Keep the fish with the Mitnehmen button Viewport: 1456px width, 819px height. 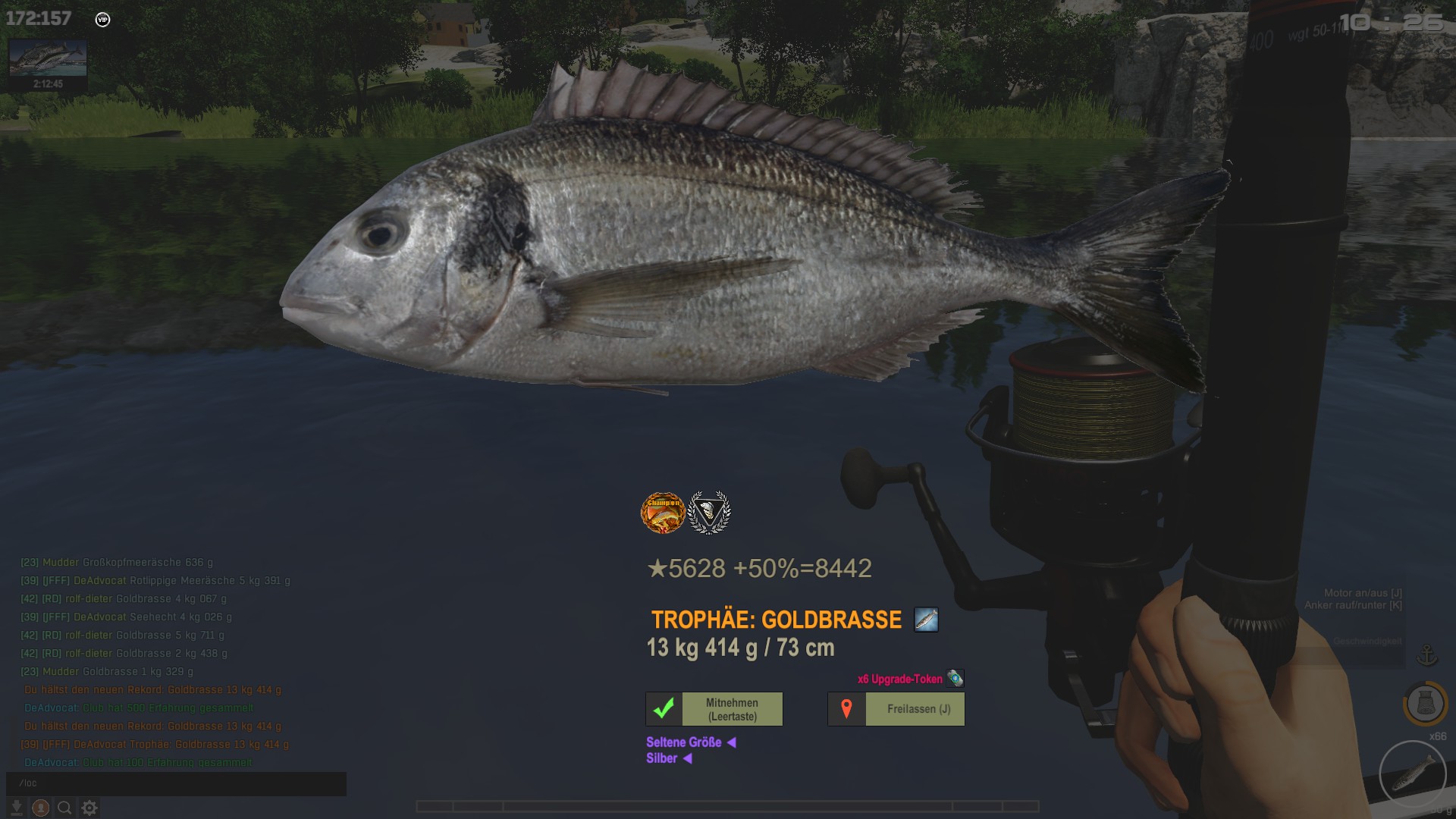coord(714,709)
